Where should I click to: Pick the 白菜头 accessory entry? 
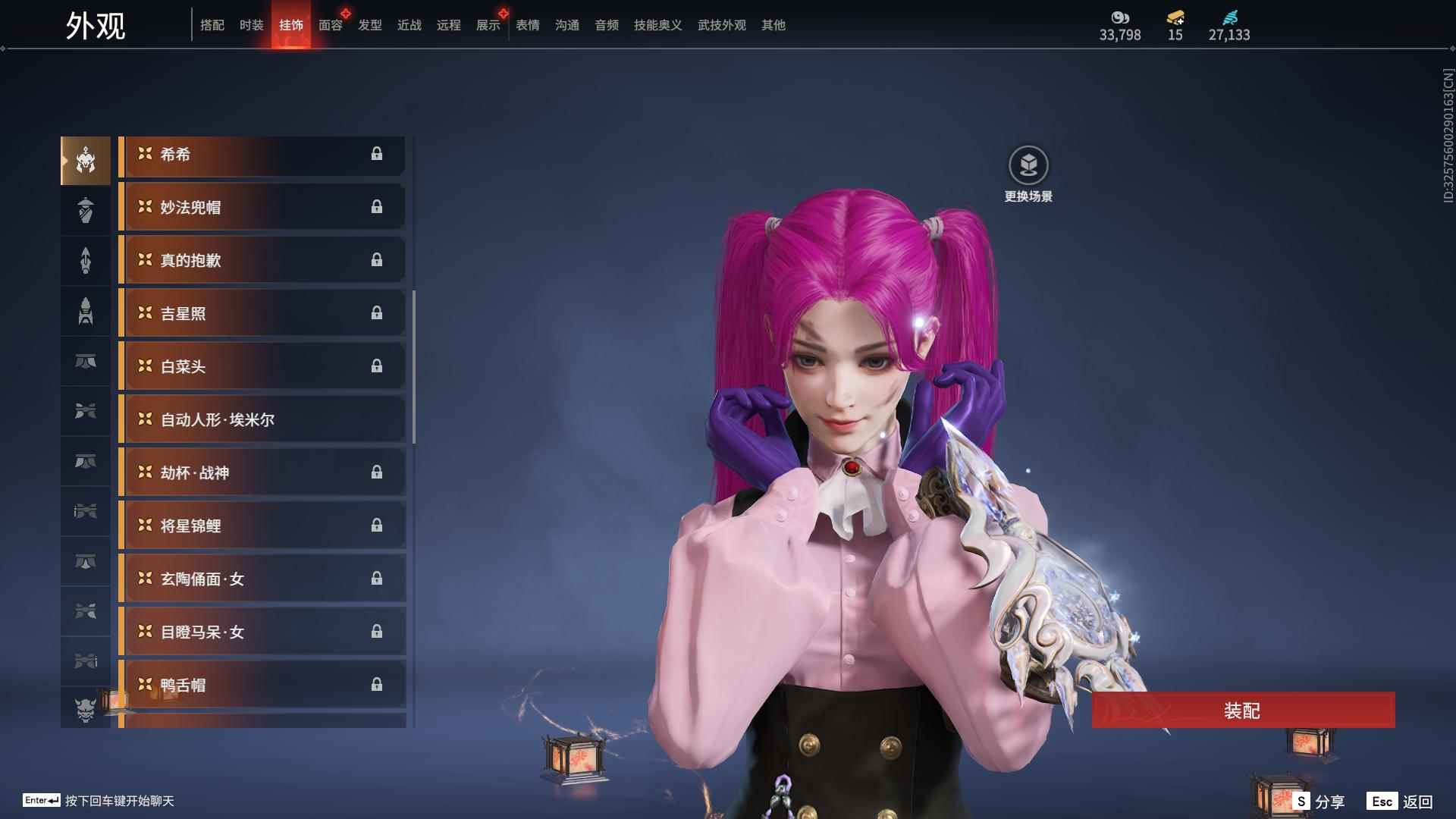262,367
